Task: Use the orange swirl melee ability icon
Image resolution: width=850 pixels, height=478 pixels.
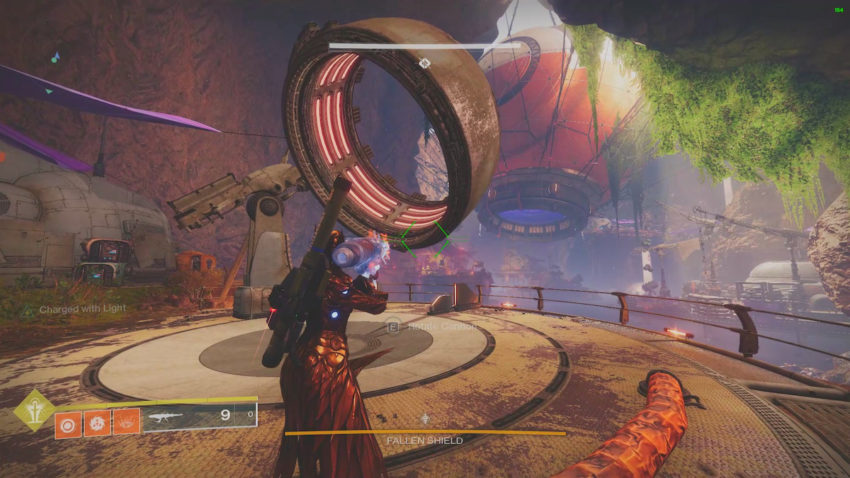Action: [97, 421]
